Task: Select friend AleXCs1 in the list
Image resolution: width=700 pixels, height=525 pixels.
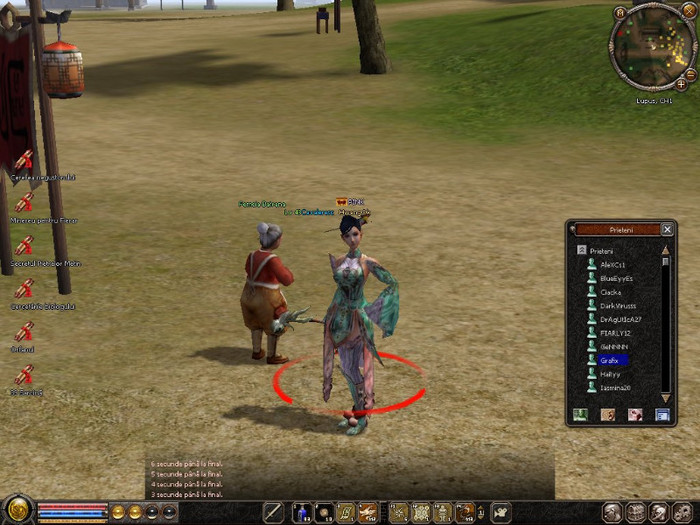Action: (611, 264)
